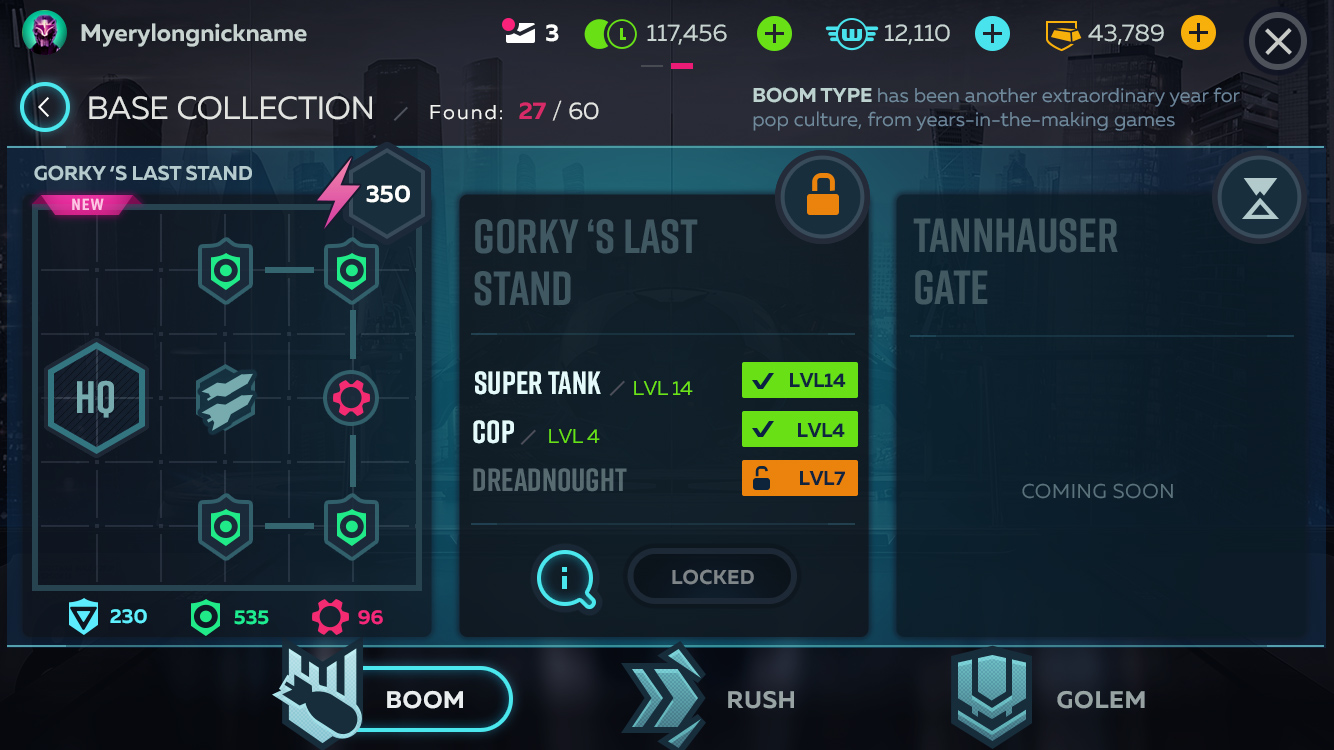Show info for Gorky's Last Stand
1334x750 pixels.
[x=567, y=578]
